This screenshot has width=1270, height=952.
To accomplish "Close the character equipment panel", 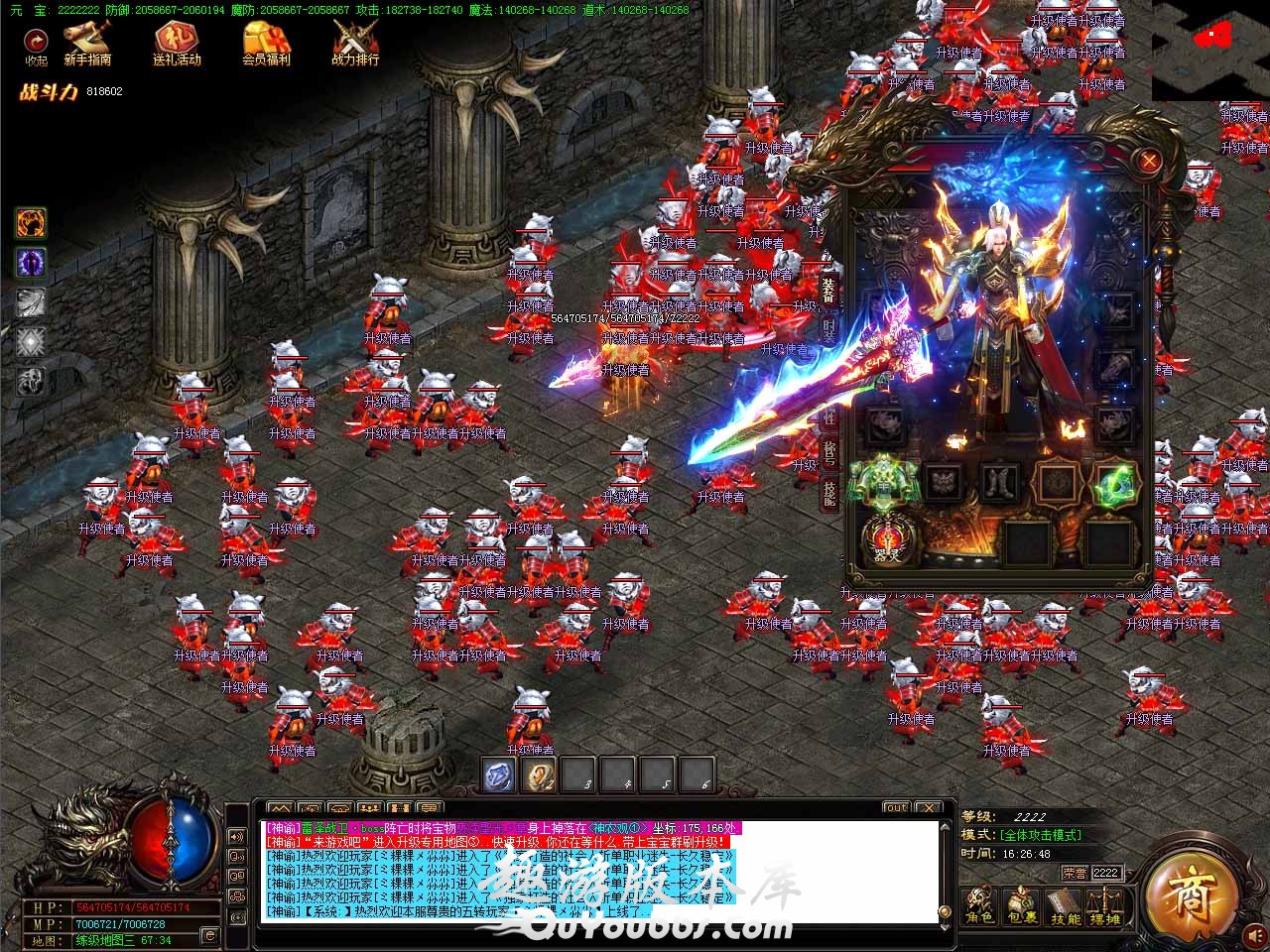I will pos(1149,160).
